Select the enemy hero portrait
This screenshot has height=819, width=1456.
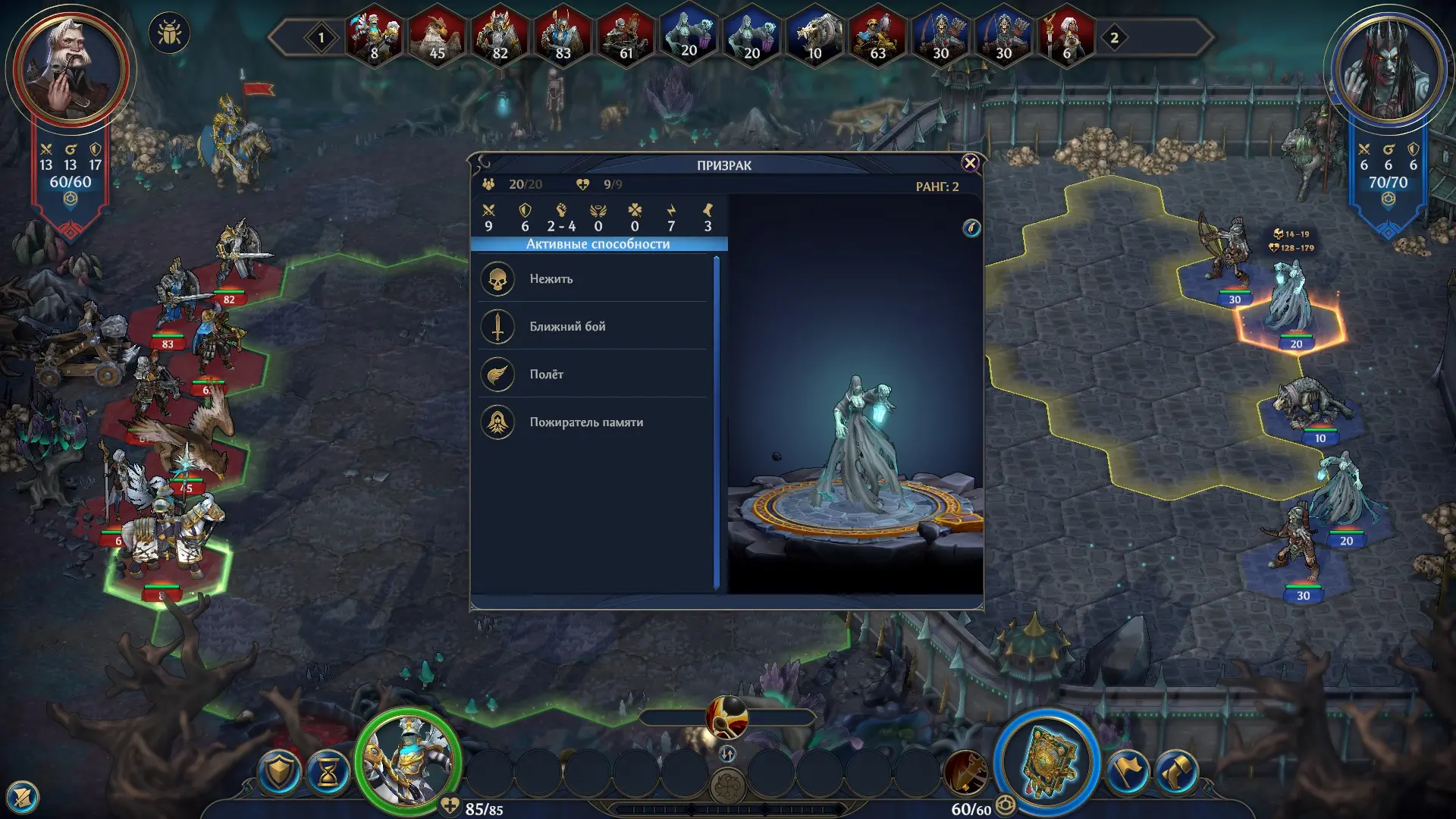point(1387,70)
